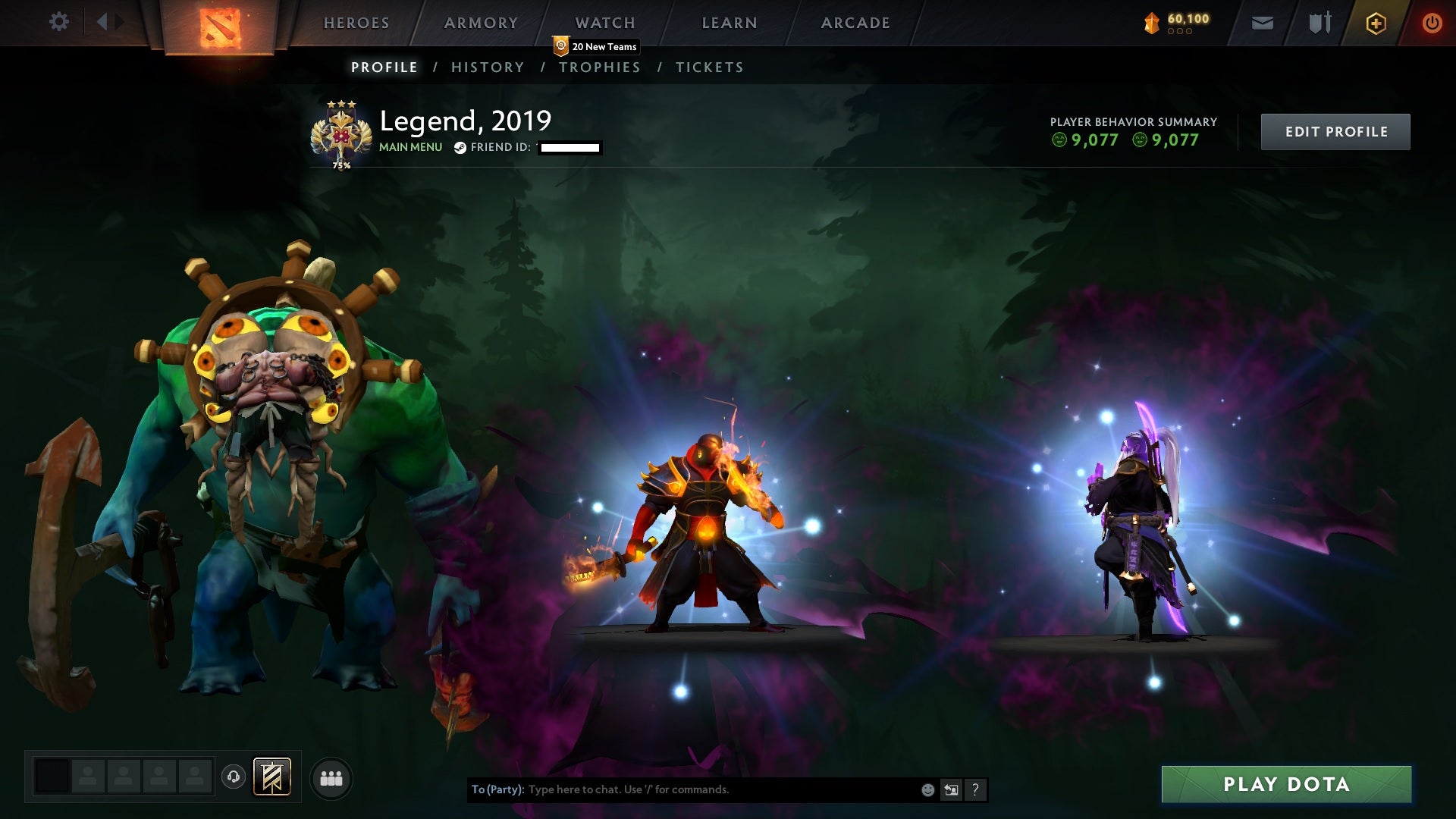1456x819 pixels.
Task: Click the power/logout icon
Action: pyautogui.click(x=1432, y=23)
